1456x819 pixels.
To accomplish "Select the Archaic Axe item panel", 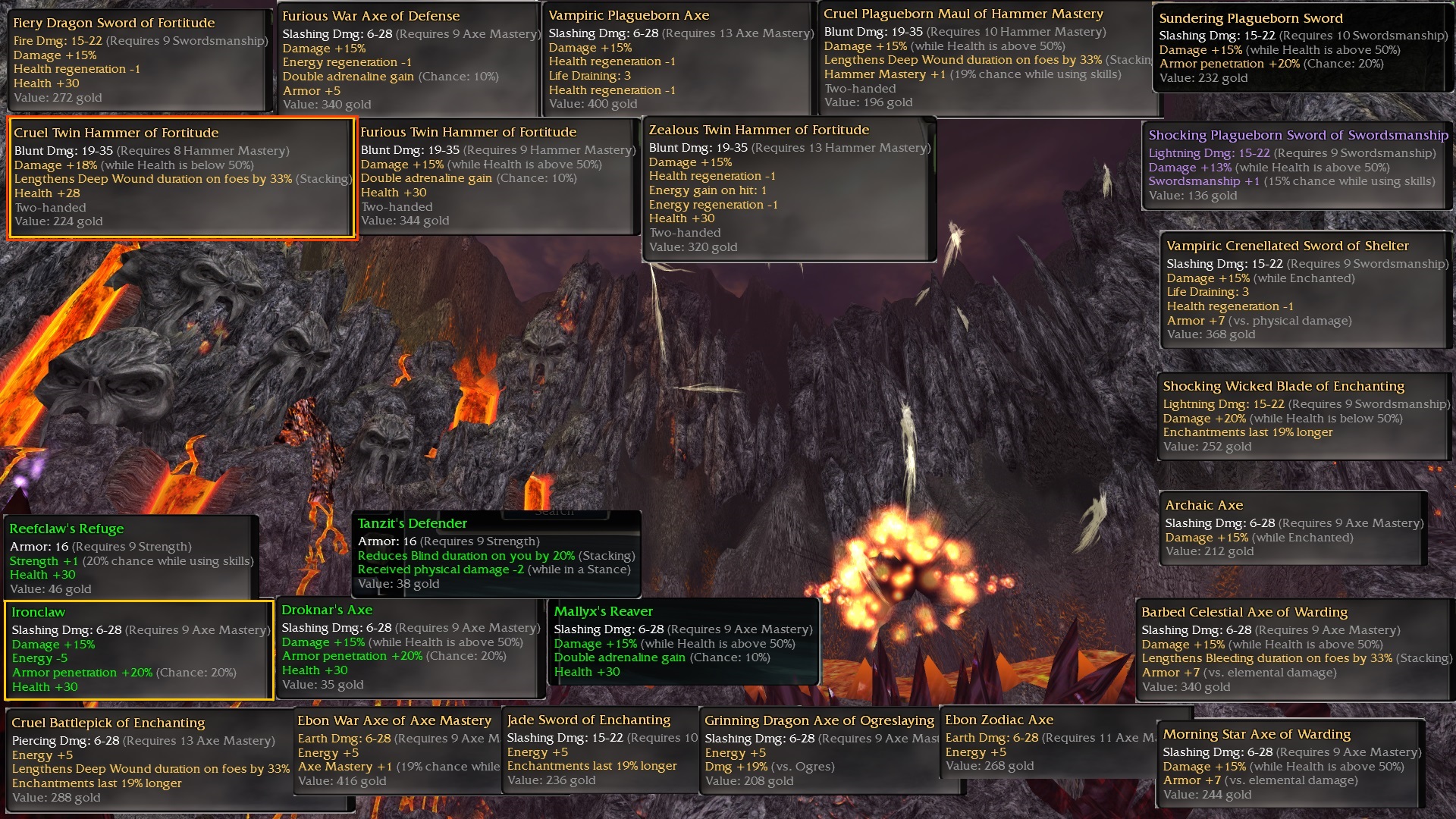I will click(x=1292, y=529).
